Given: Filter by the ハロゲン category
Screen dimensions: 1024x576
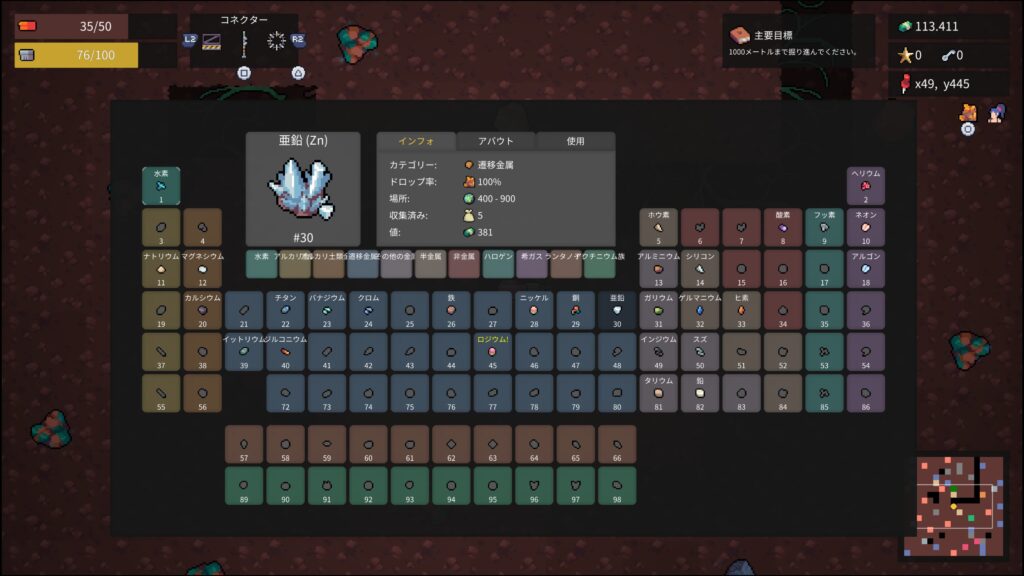Looking at the screenshot, I should pos(498,264).
